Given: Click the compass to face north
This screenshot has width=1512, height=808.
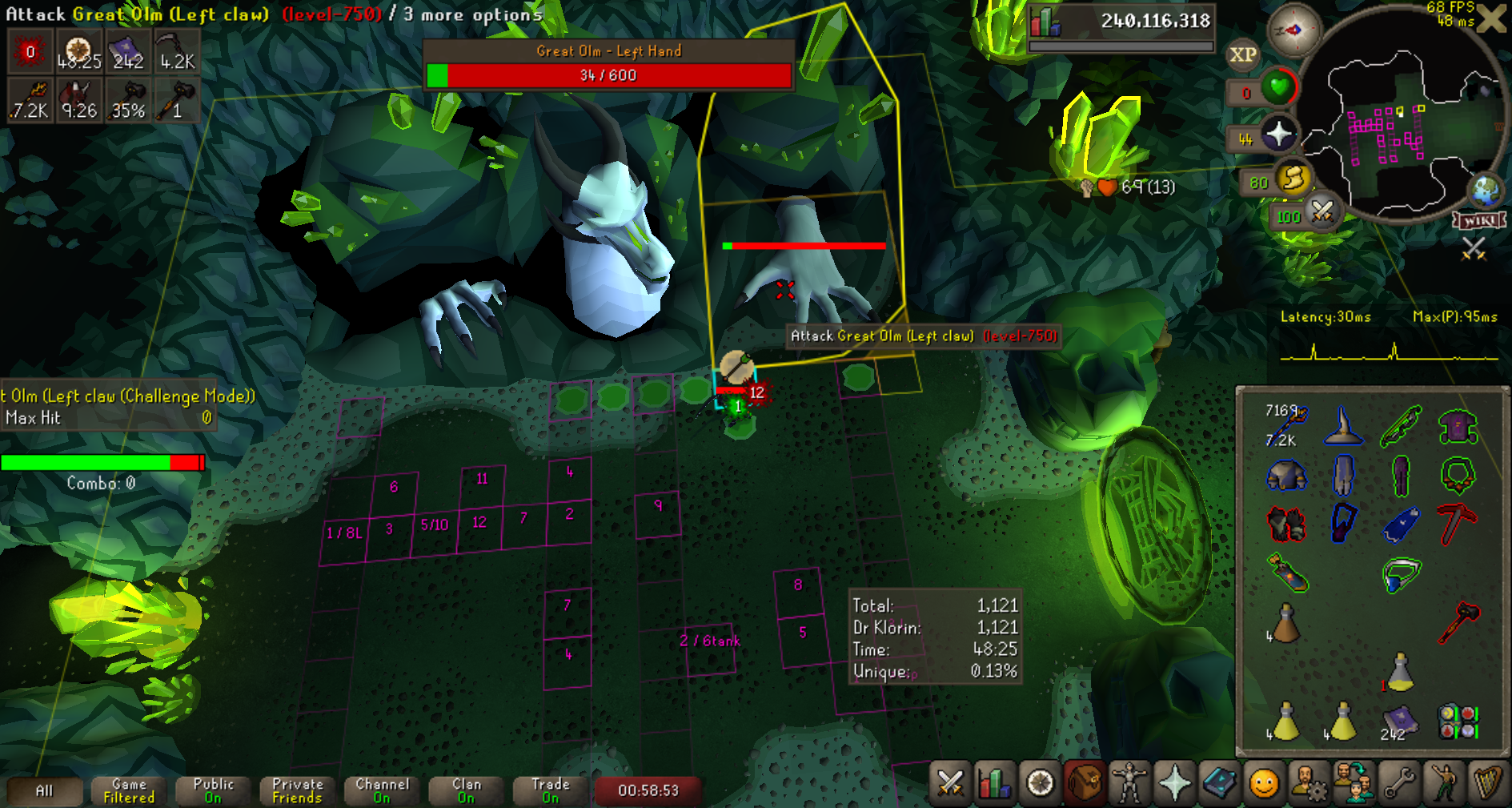Looking at the screenshot, I should (x=1293, y=30).
